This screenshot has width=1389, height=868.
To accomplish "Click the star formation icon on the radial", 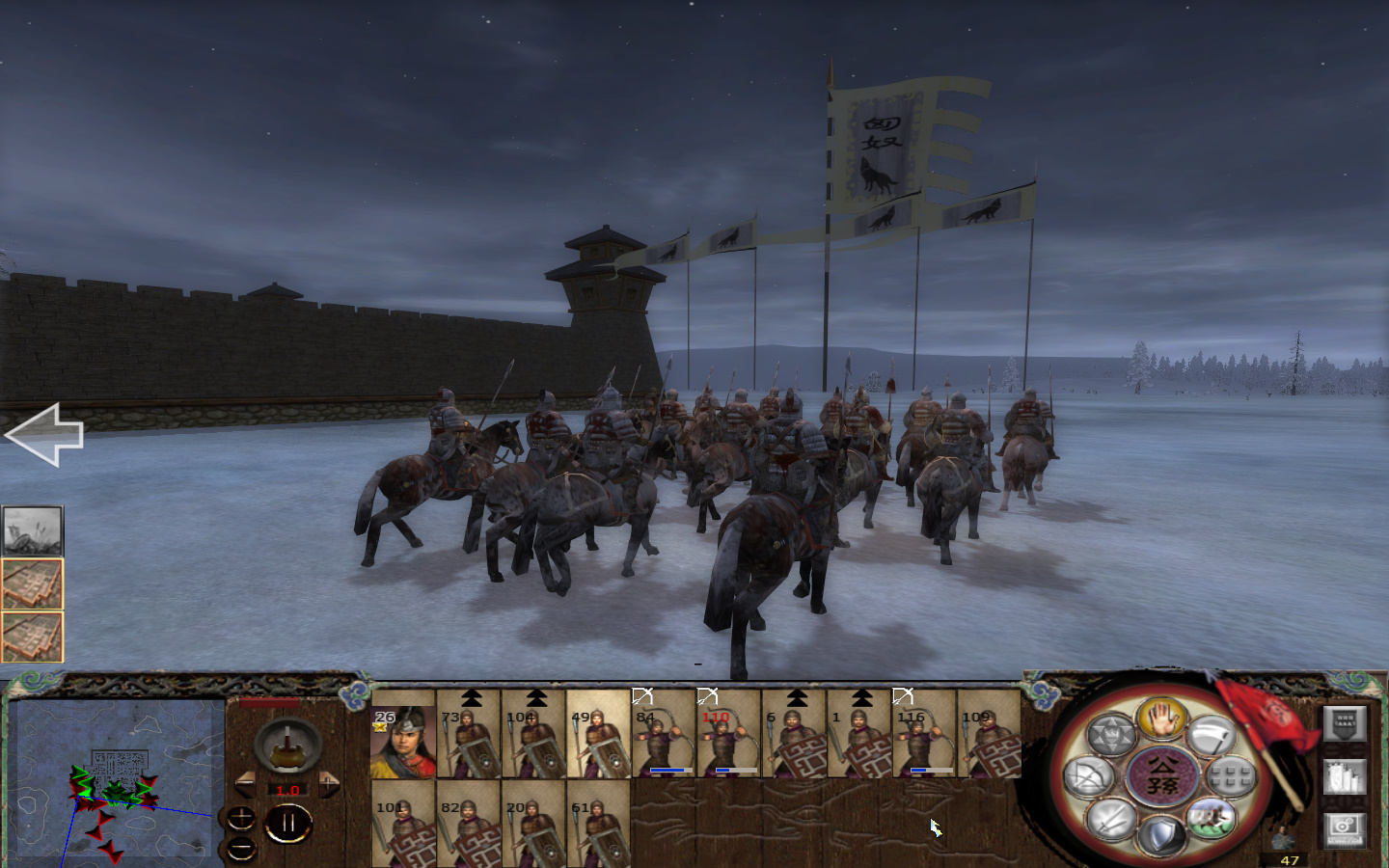I will tap(1114, 733).
